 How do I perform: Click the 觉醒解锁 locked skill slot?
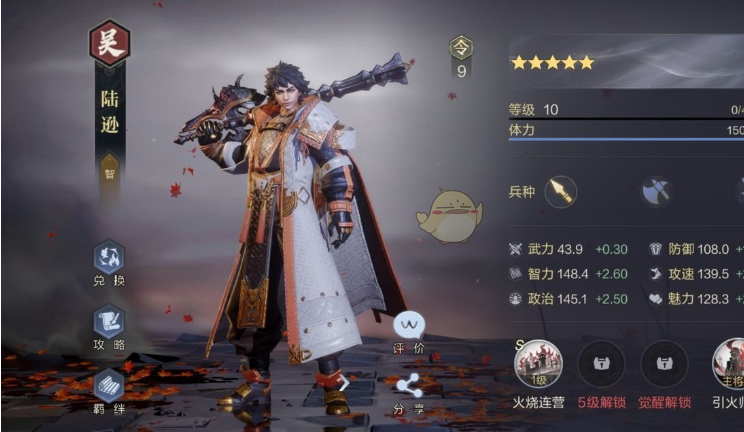click(x=664, y=364)
